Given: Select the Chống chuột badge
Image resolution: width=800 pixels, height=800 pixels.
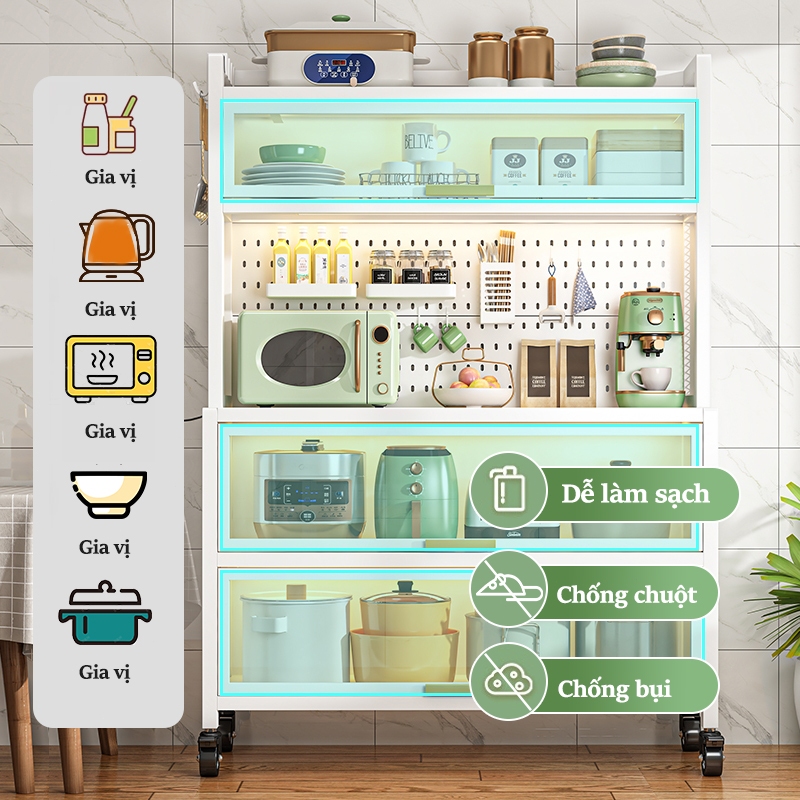Looking at the screenshot, I should (594, 594).
